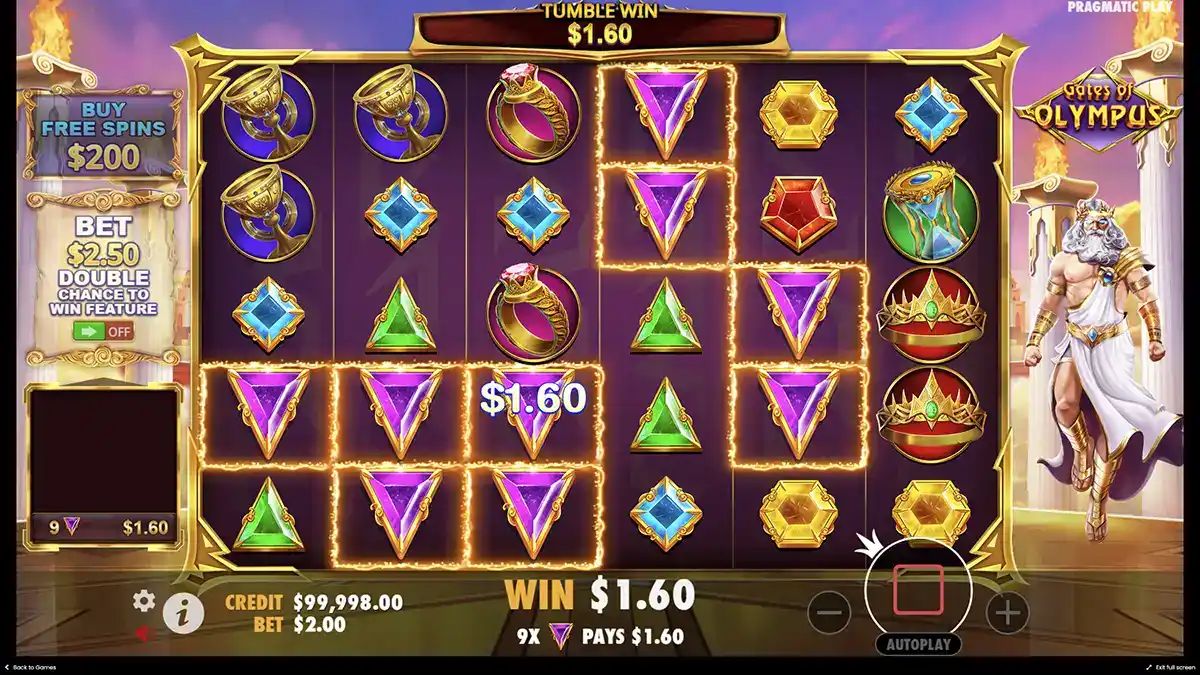This screenshot has height=675, width=1200.
Task: Toggle the sound speaker icon
Action: tap(144, 633)
